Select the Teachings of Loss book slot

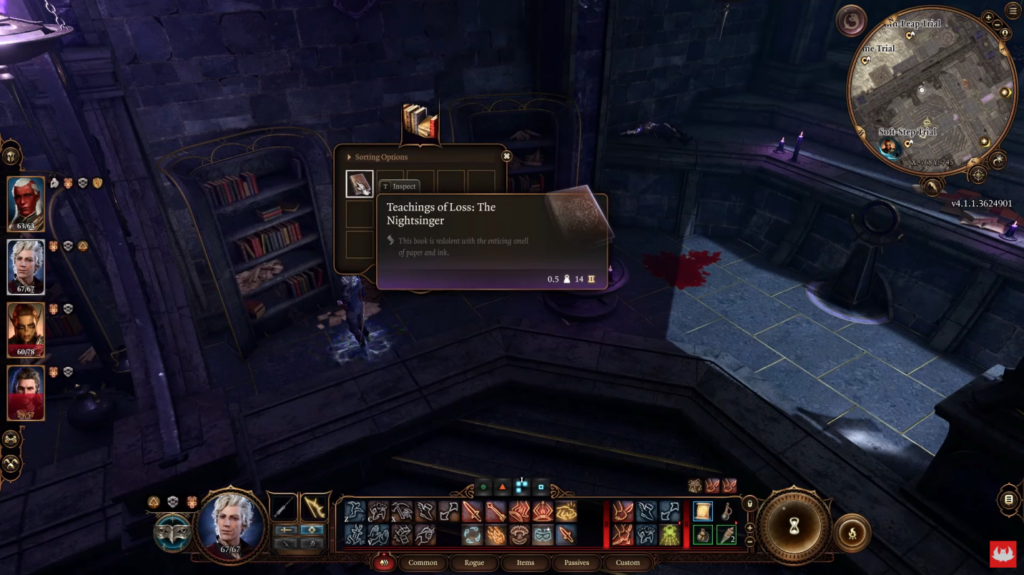point(360,184)
